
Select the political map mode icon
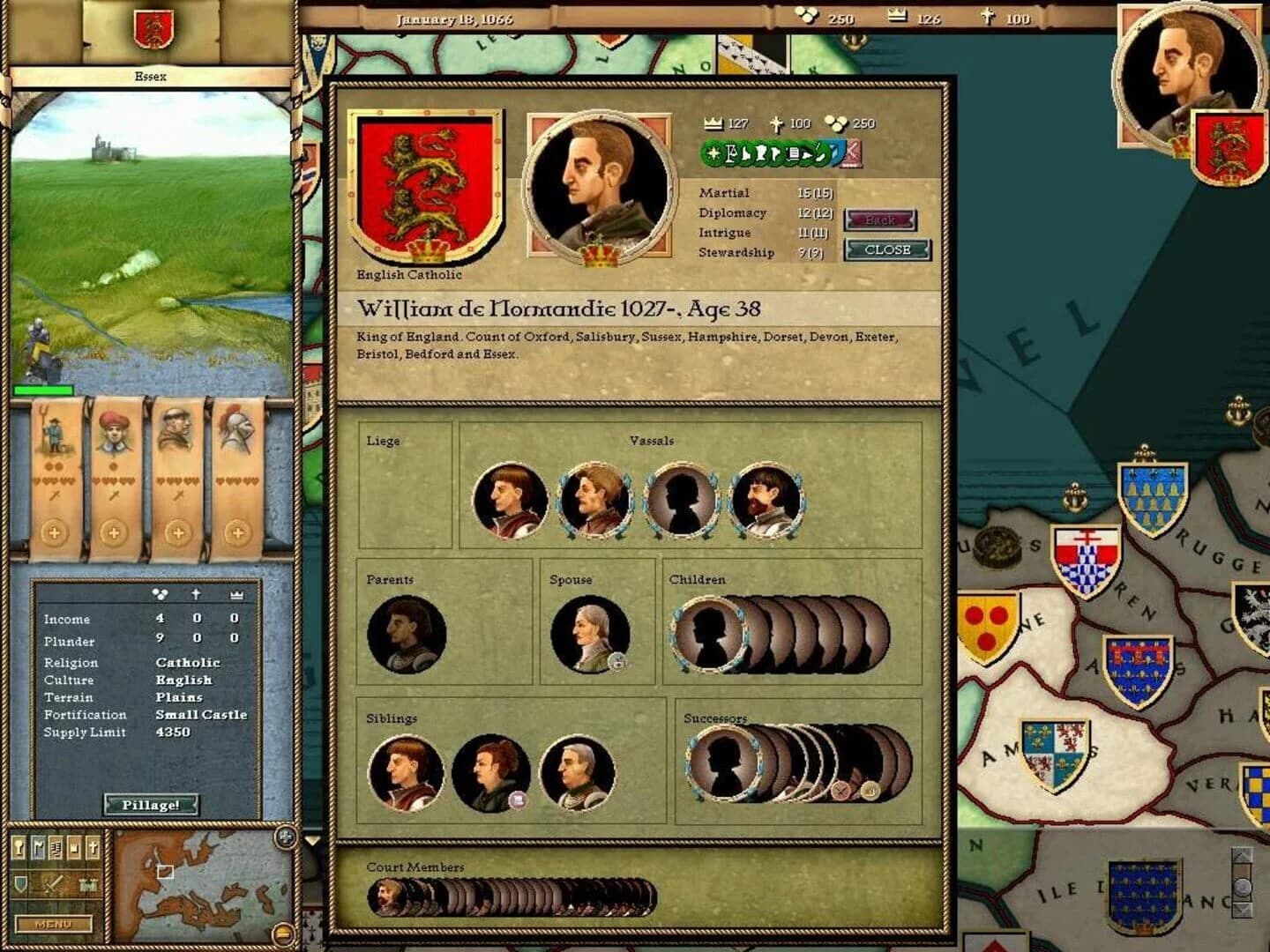point(56,849)
